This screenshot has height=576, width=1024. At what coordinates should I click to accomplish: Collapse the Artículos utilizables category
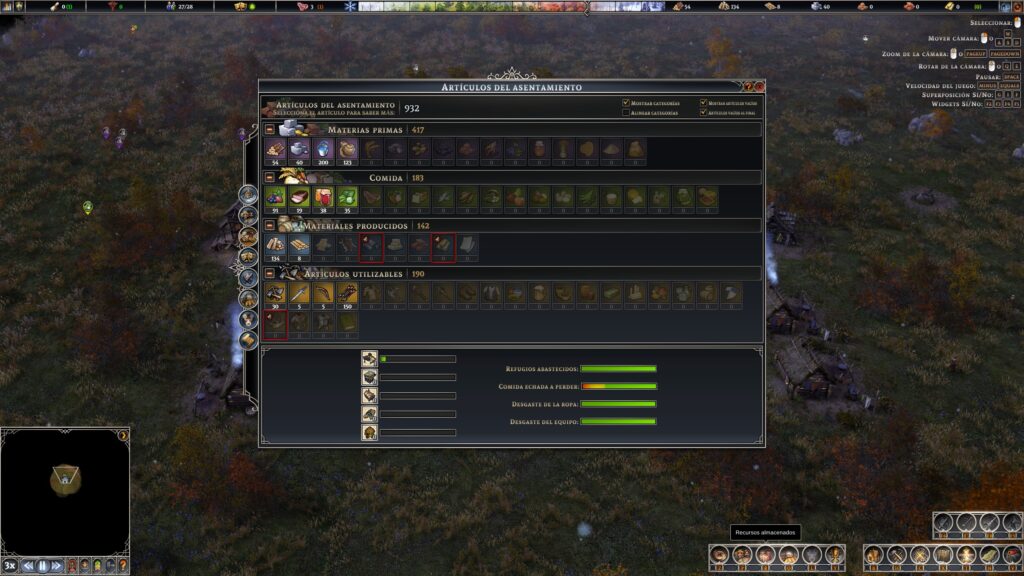click(270, 274)
